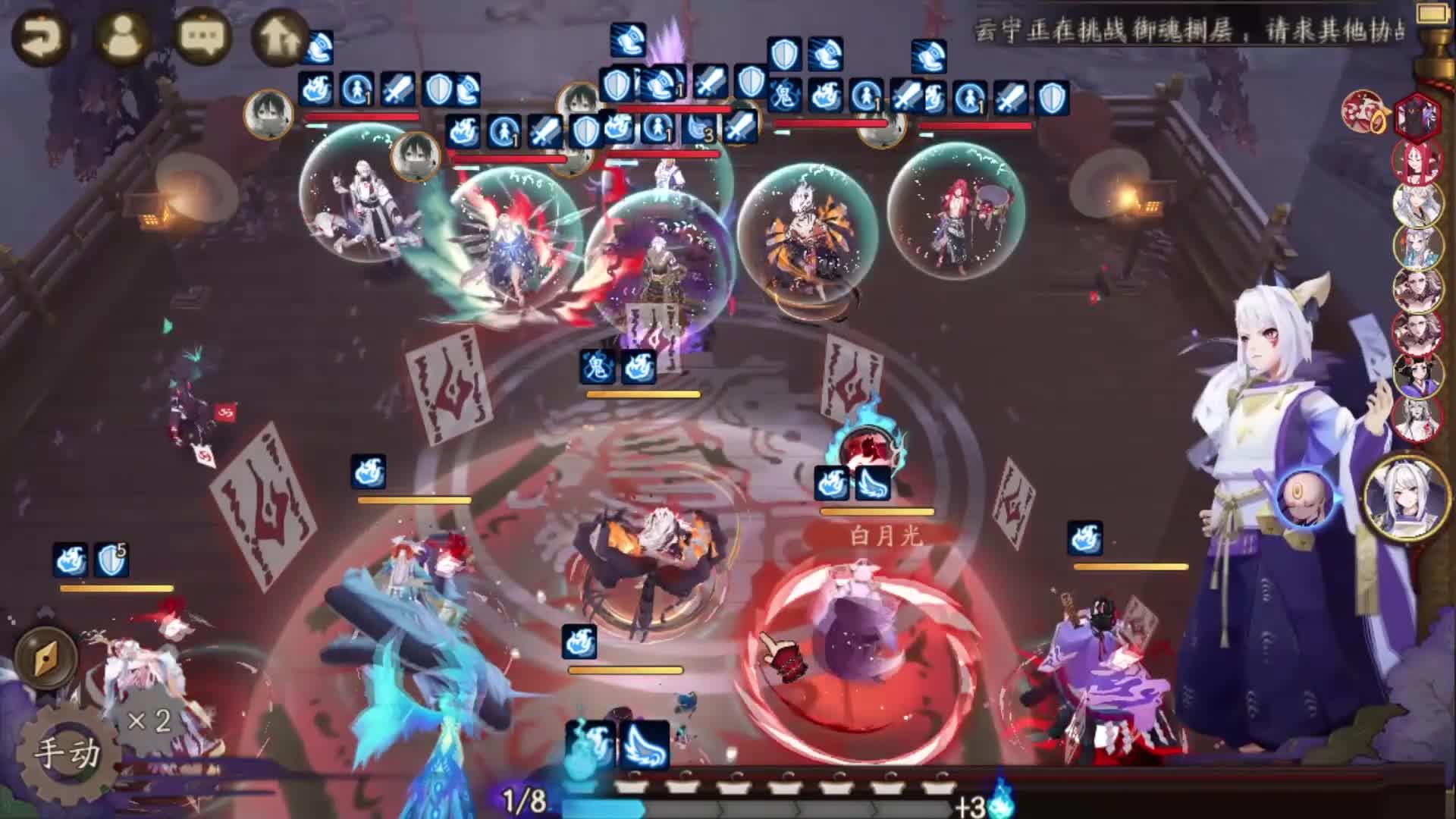Screen dimensions: 1456x819
Task: Use the blue ghost fire skill
Action: 590,744
